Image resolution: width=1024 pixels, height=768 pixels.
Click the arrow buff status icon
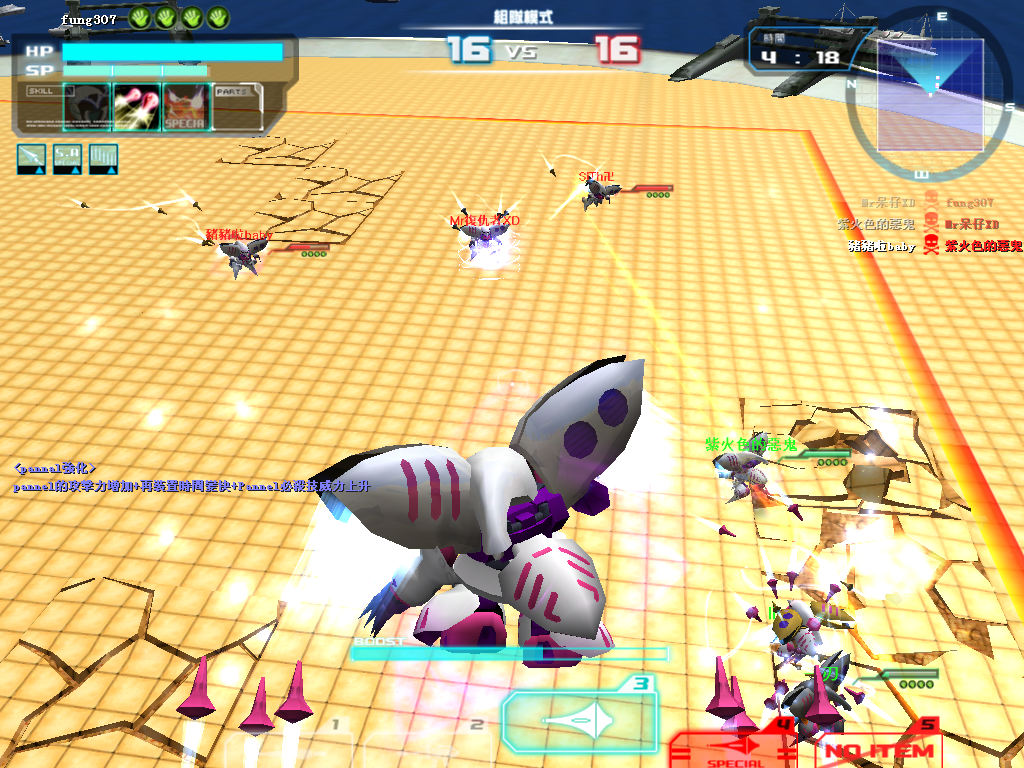[x=32, y=159]
